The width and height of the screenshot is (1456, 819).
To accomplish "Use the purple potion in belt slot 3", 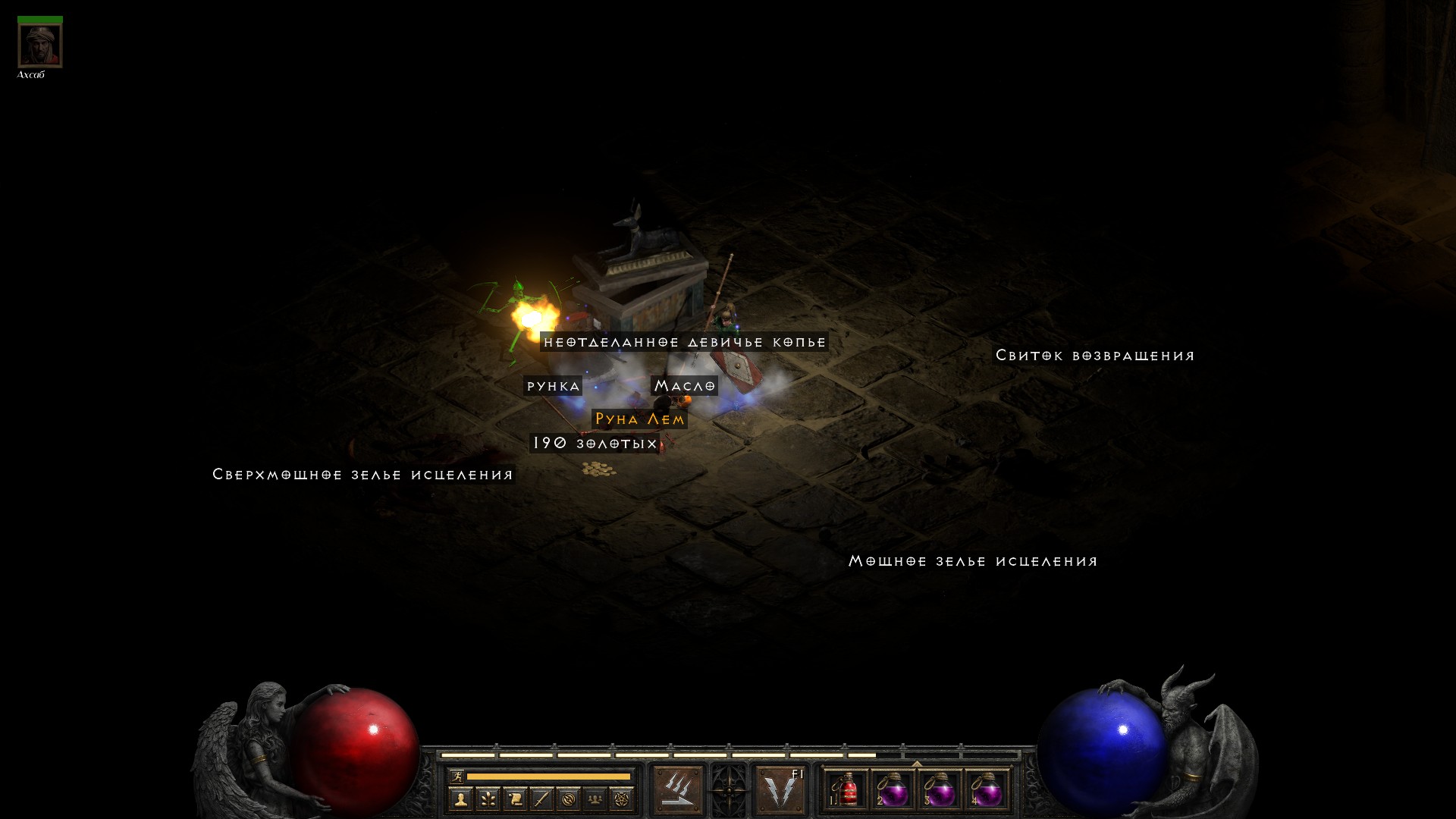I will [x=940, y=791].
